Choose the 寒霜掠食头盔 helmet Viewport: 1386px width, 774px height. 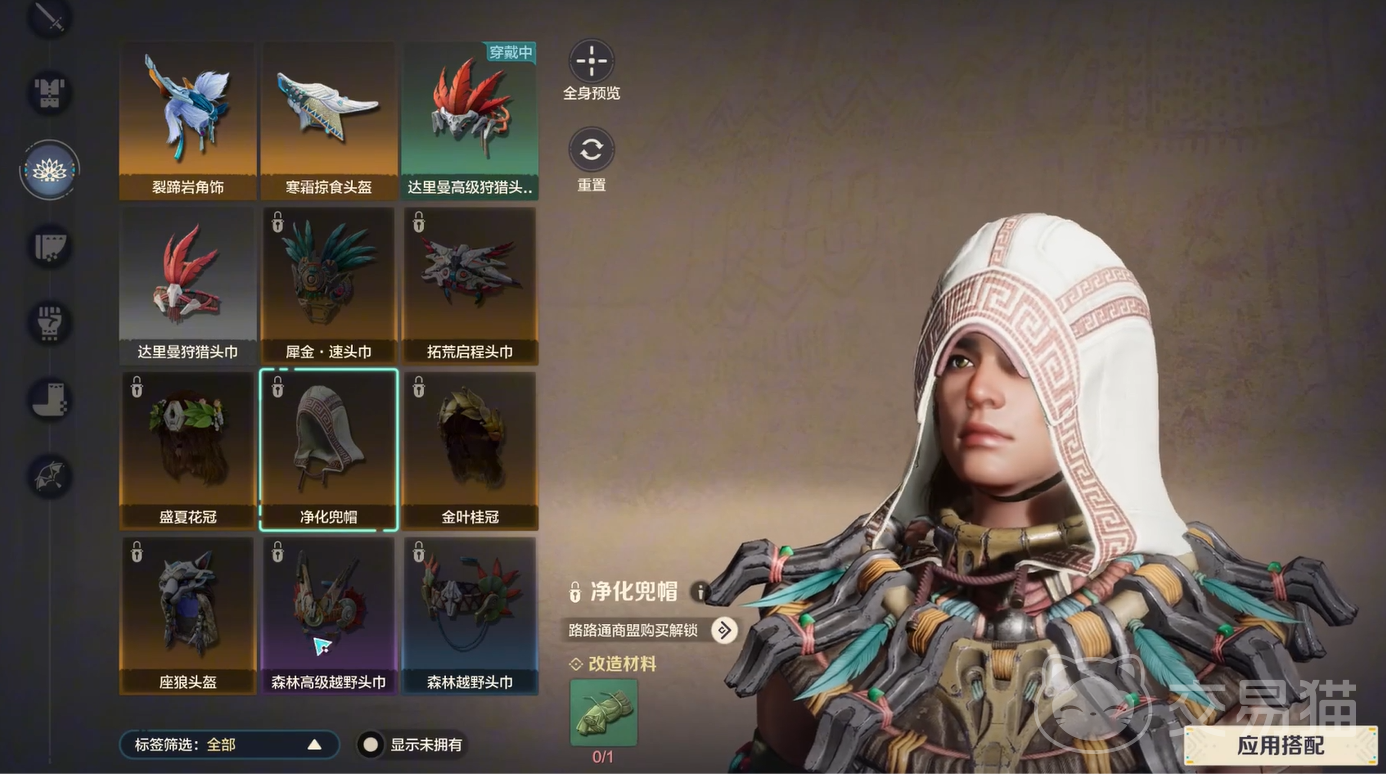coord(329,120)
